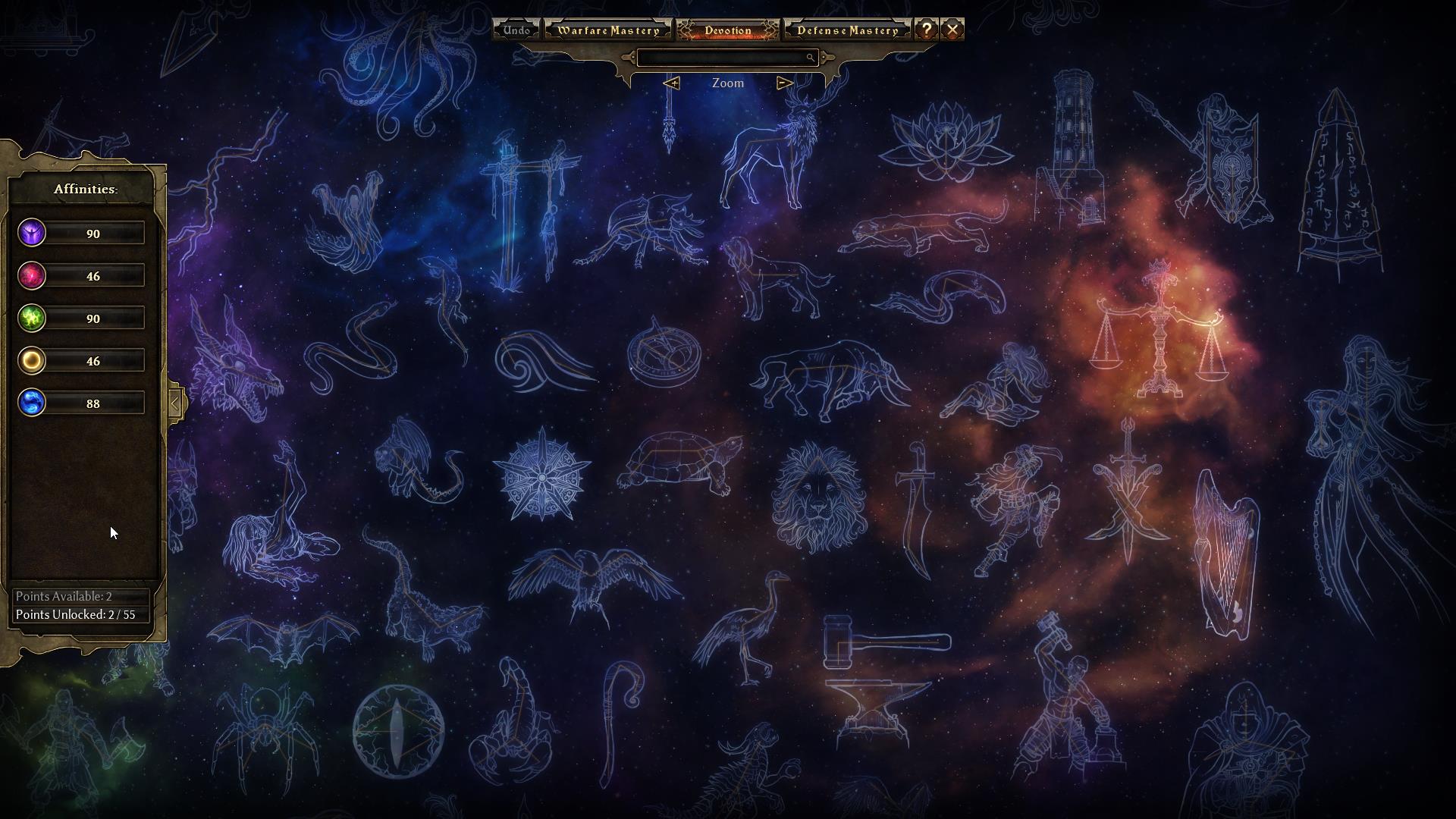Choose the Lion constellation

point(818,497)
